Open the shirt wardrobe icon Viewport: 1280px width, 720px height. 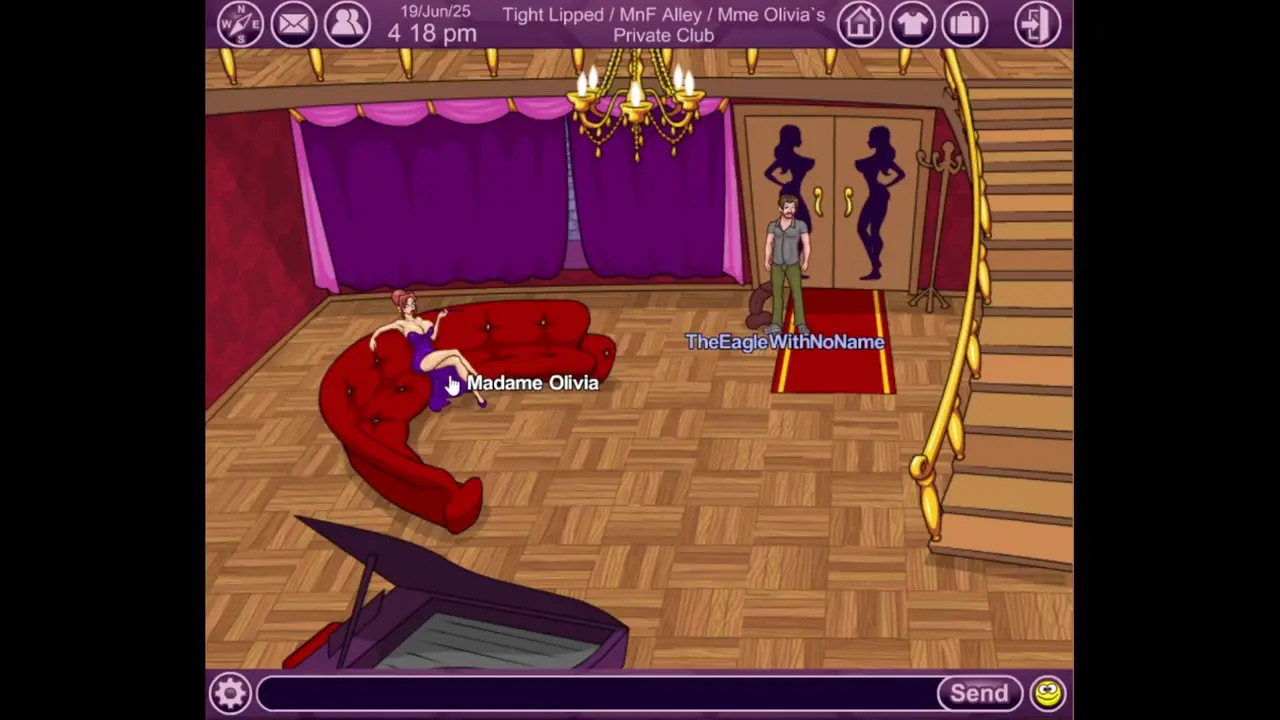point(912,24)
